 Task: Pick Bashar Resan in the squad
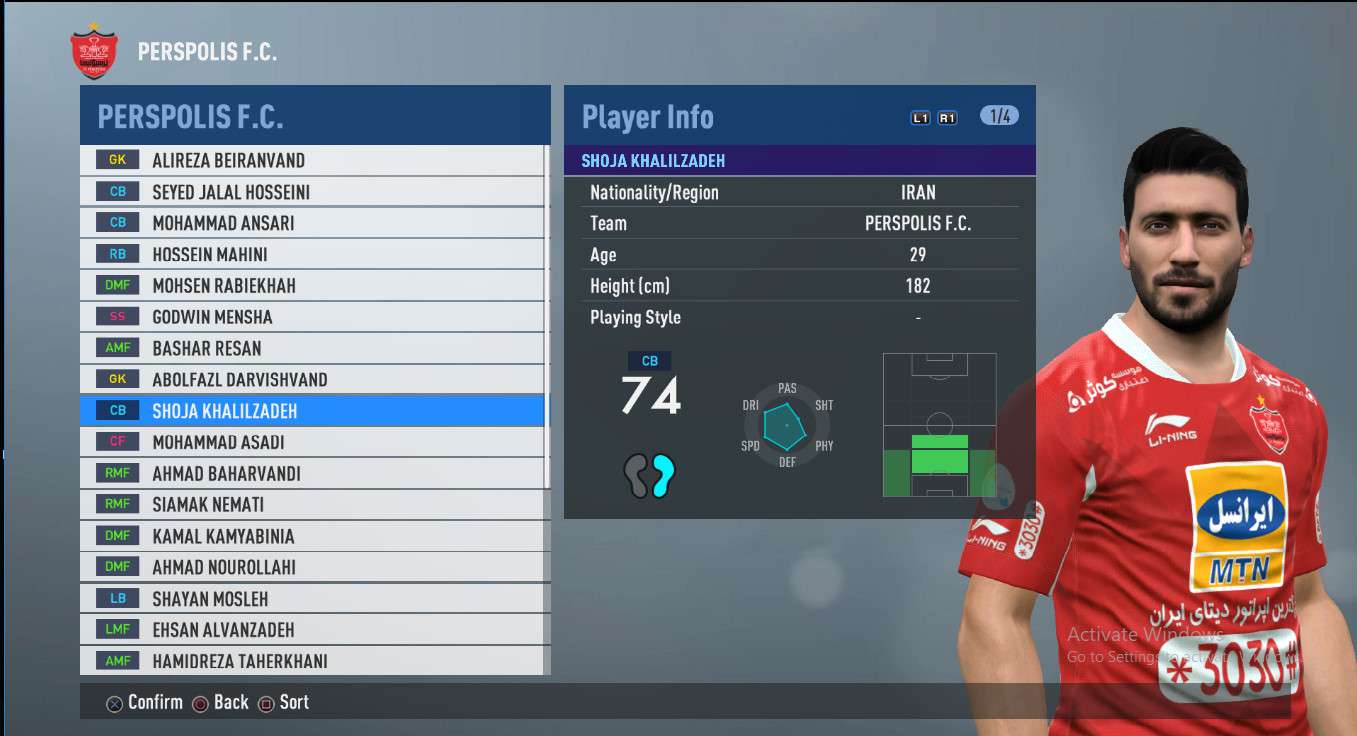(x=313, y=349)
